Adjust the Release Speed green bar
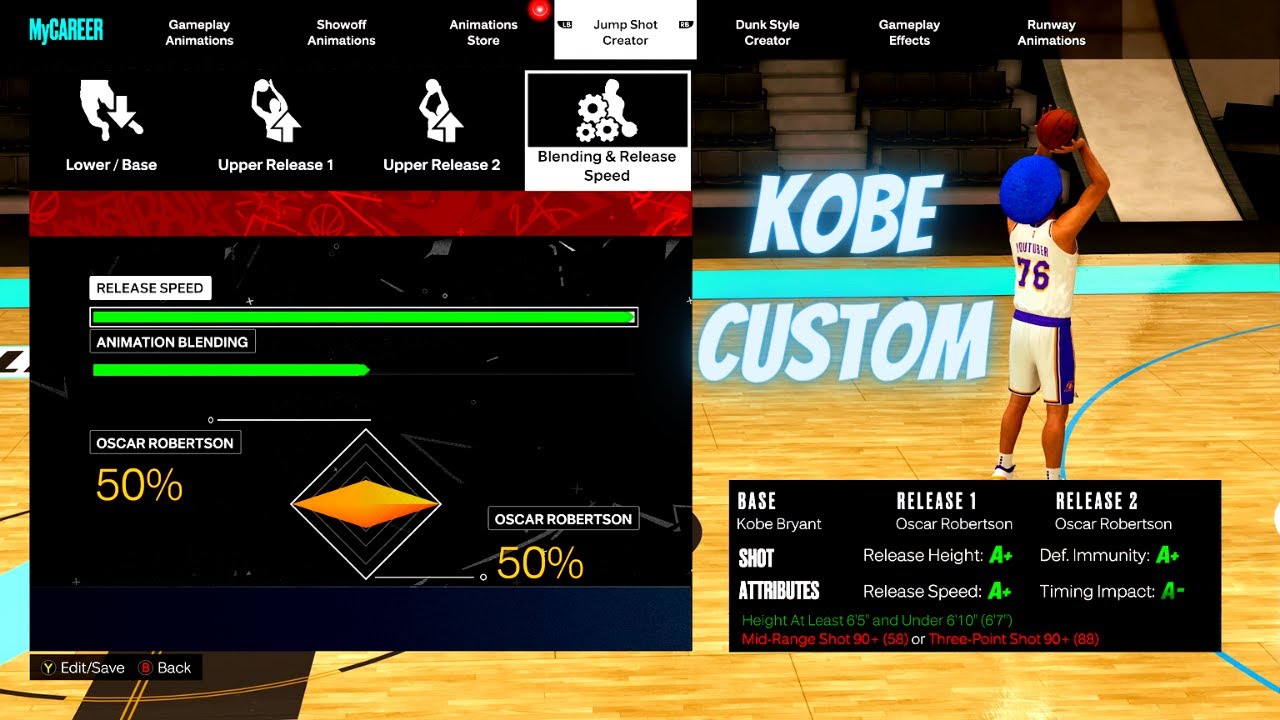 363,317
